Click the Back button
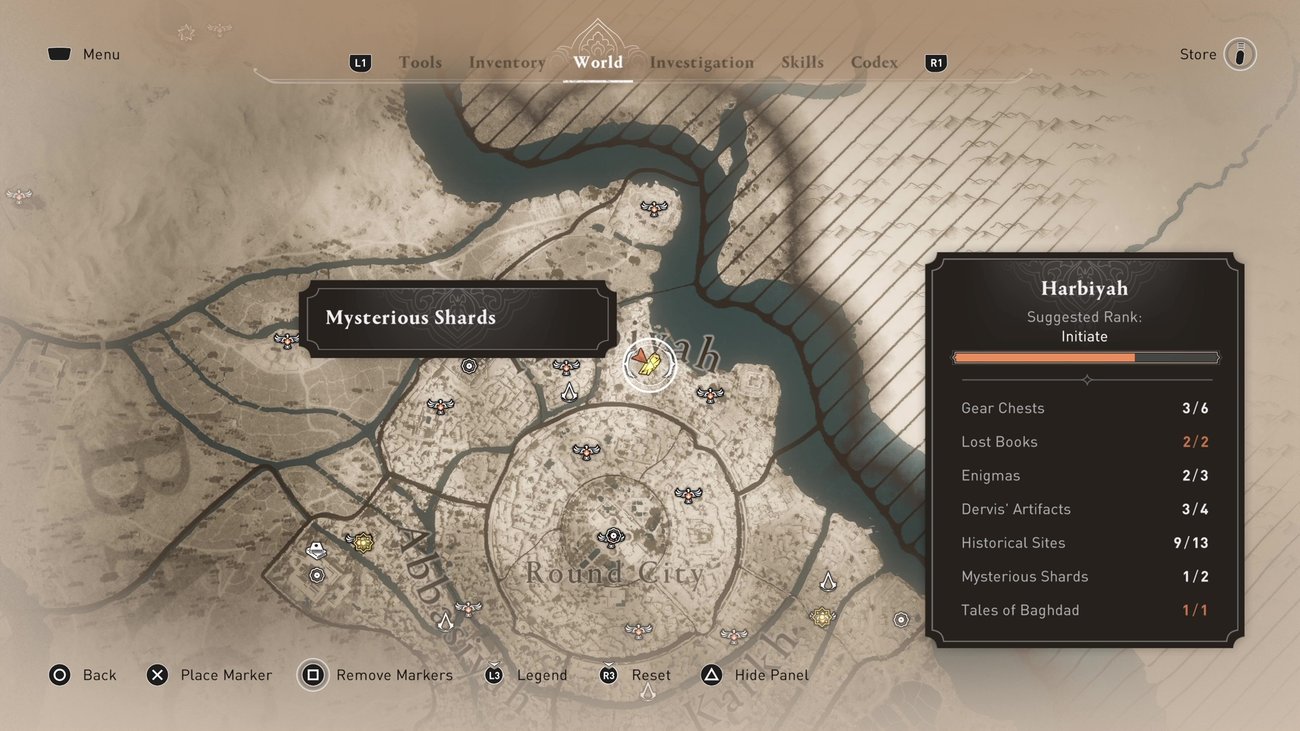 (x=83, y=675)
